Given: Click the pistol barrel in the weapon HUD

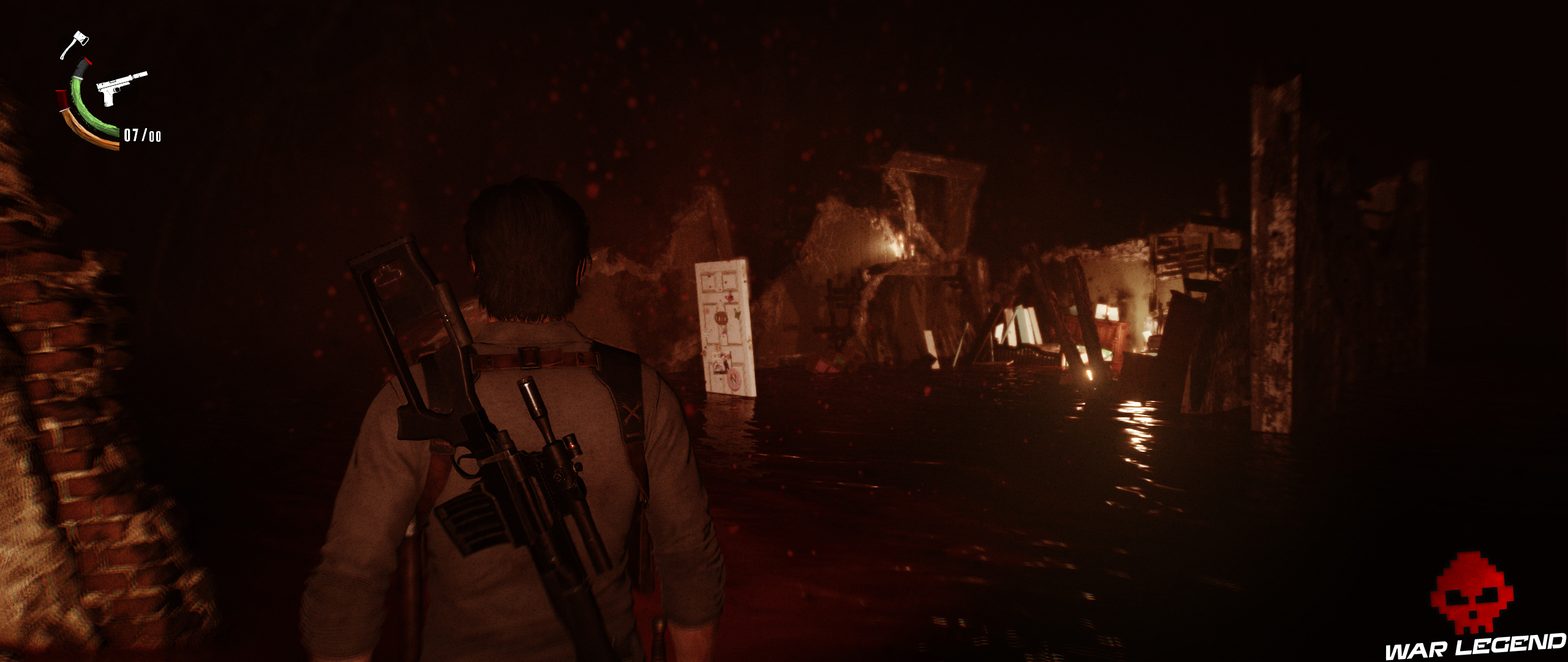Looking at the screenshot, I should (x=140, y=76).
